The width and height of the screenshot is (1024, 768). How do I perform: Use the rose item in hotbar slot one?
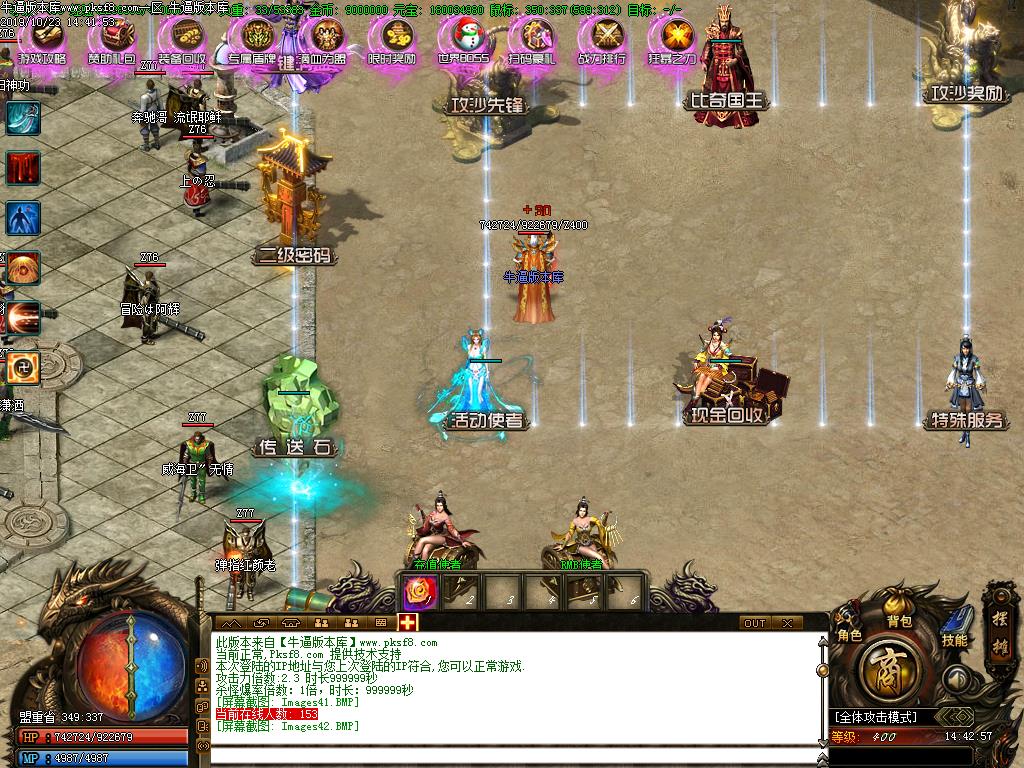tap(416, 593)
